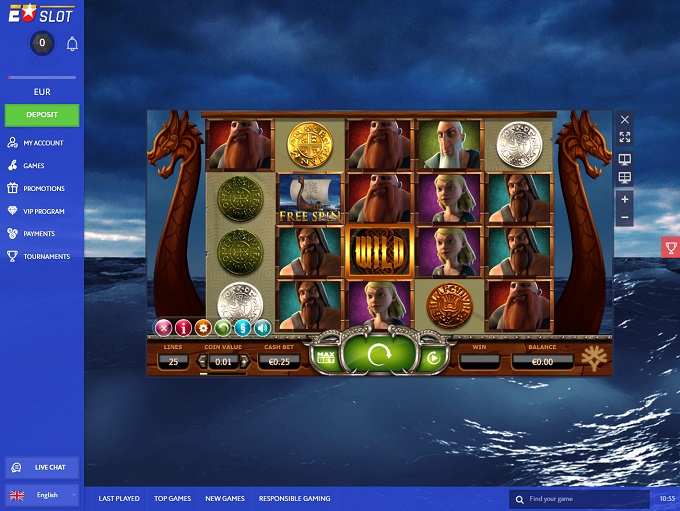Click the pink X game button
The height and width of the screenshot is (511, 680).
click(x=163, y=327)
